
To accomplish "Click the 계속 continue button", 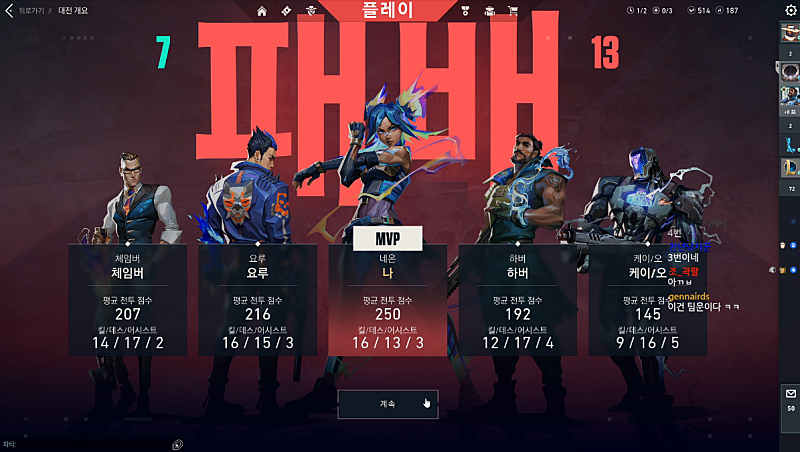I will 388,404.
